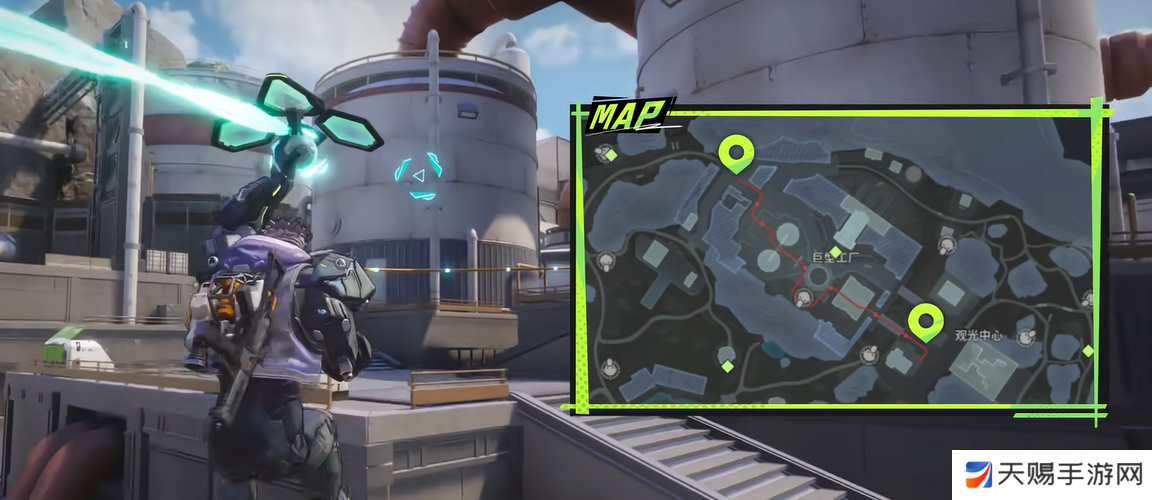The width and height of the screenshot is (1152, 500).
Task: Click the green pin beside 观光中心
Action: click(x=925, y=321)
